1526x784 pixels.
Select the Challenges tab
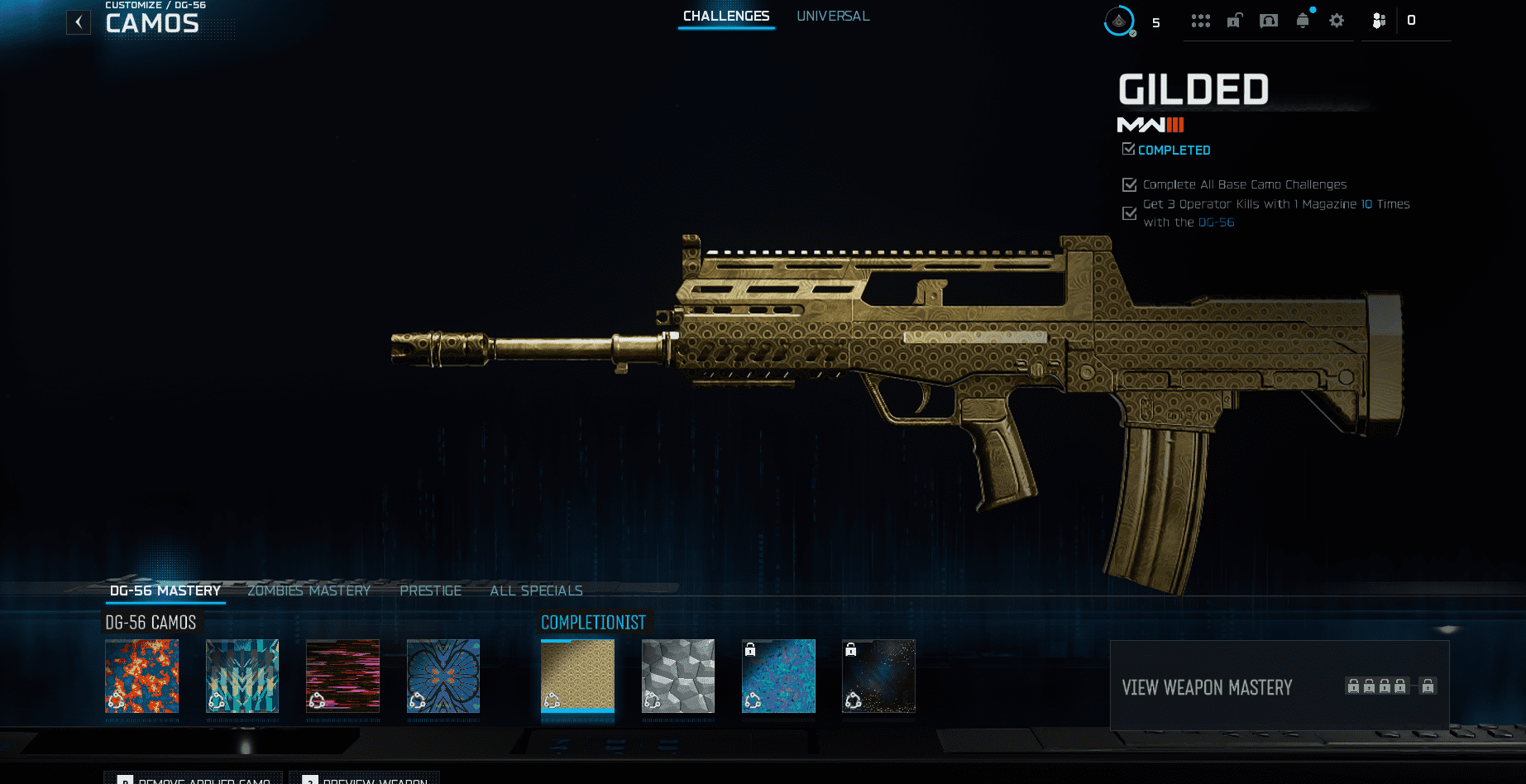click(x=726, y=17)
